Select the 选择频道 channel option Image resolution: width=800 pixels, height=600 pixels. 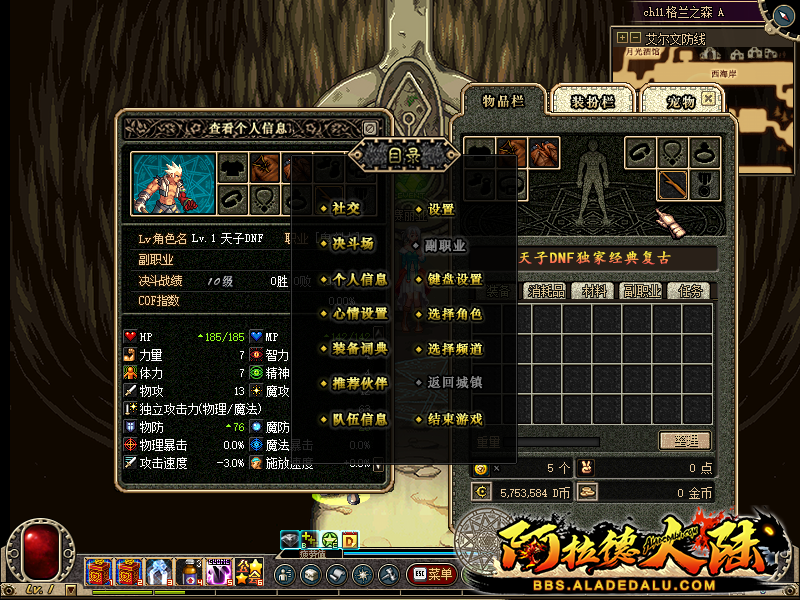(454, 349)
